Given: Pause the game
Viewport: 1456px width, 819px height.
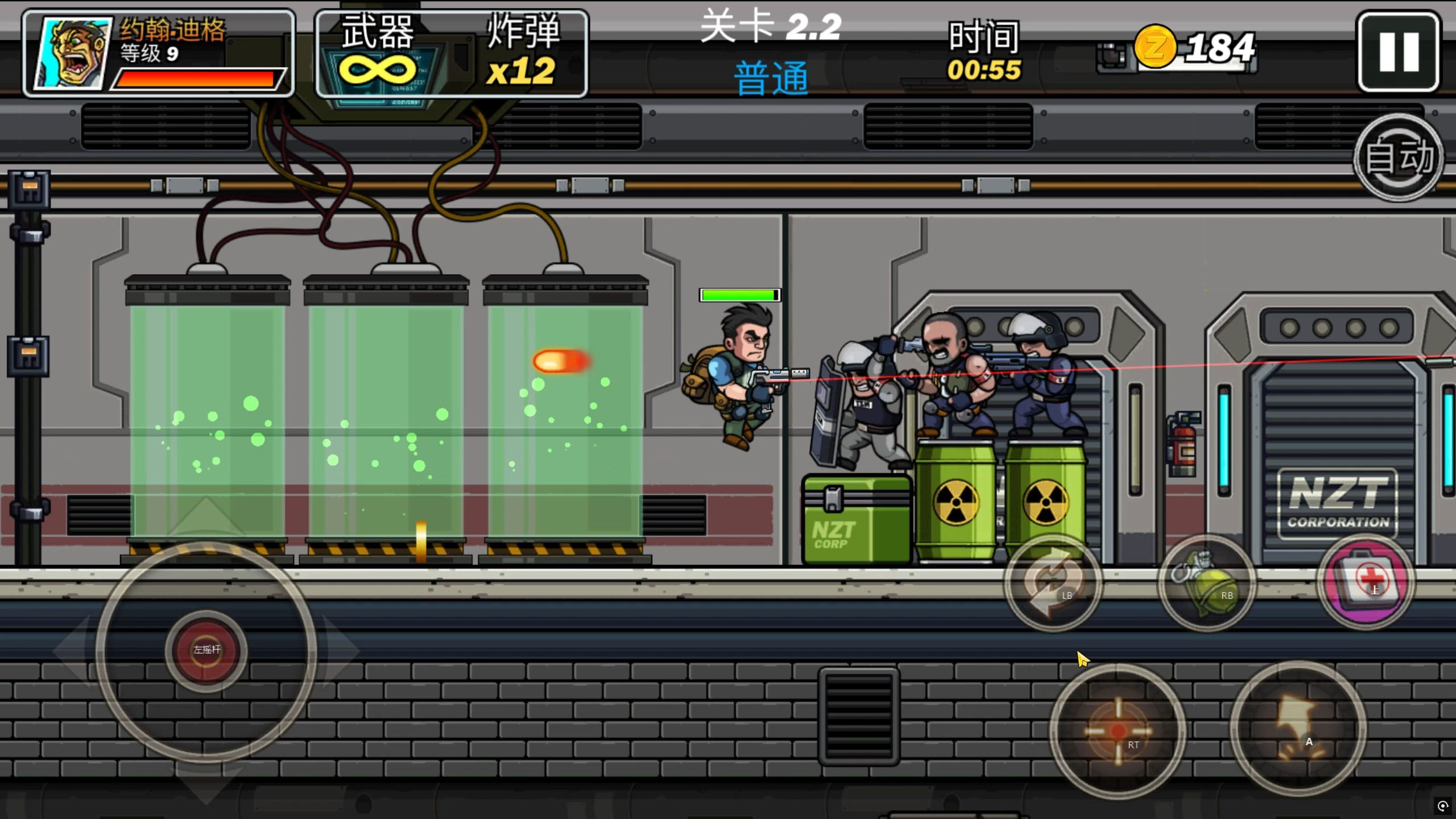Looking at the screenshot, I should [x=1399, y=52].
